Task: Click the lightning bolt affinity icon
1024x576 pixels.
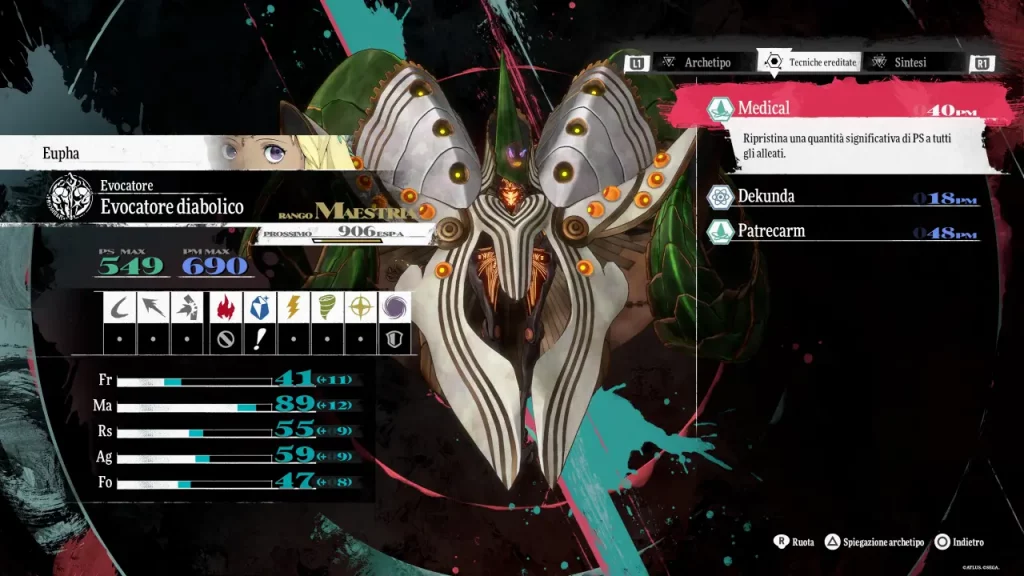Action: [x=293, y=306]
